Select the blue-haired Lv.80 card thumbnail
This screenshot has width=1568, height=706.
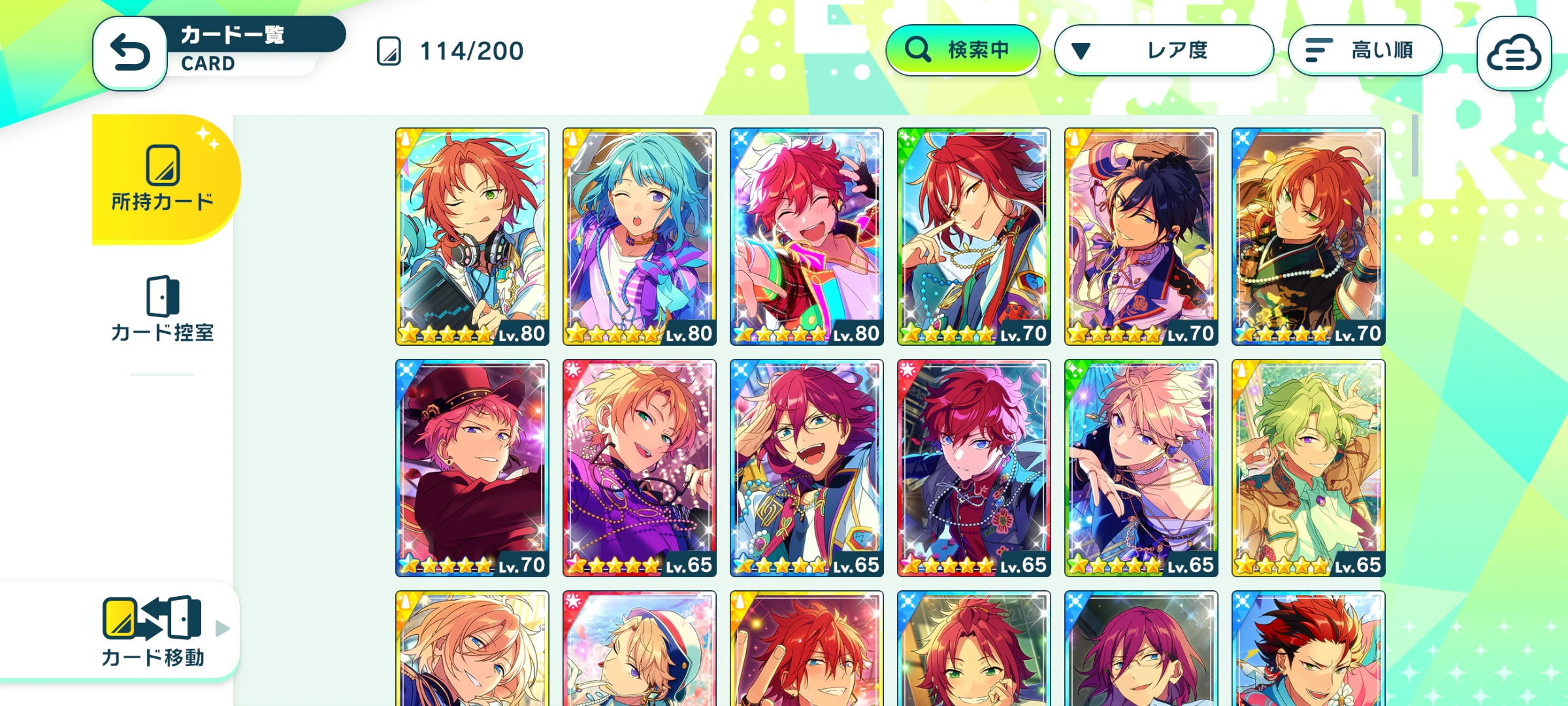[638, 235]
